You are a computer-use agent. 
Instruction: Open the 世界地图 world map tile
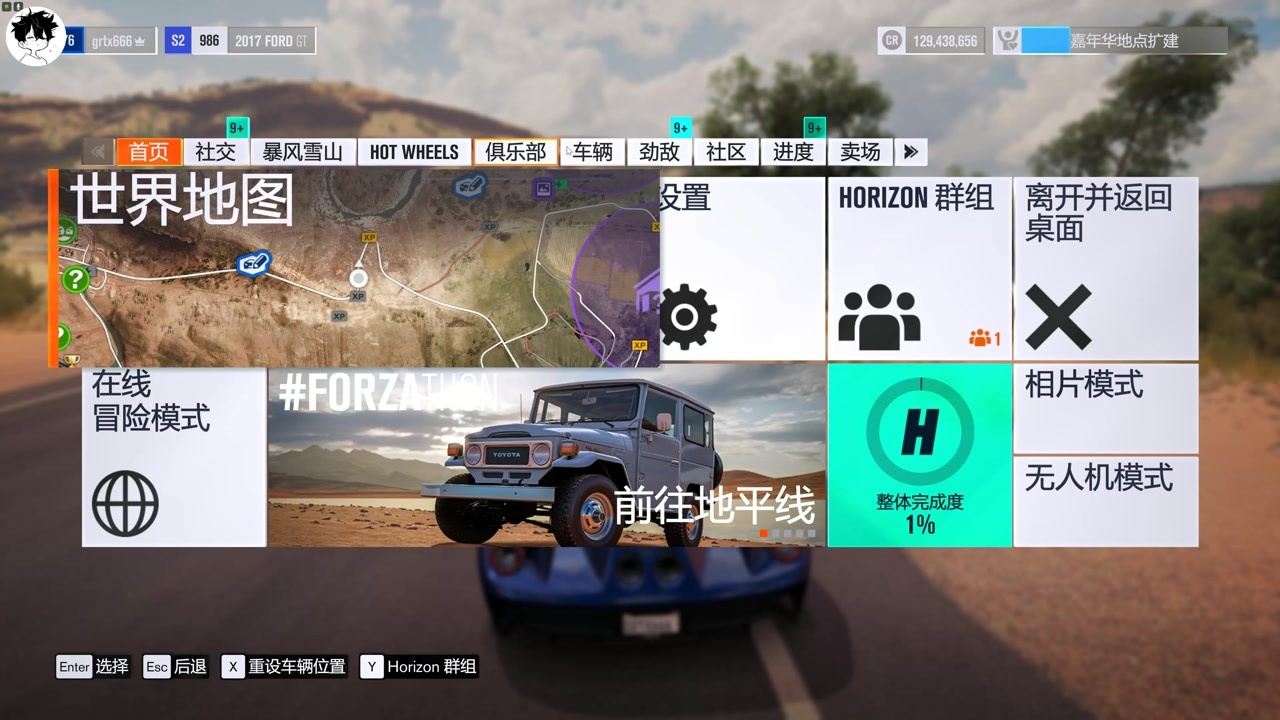coord(354,267)
